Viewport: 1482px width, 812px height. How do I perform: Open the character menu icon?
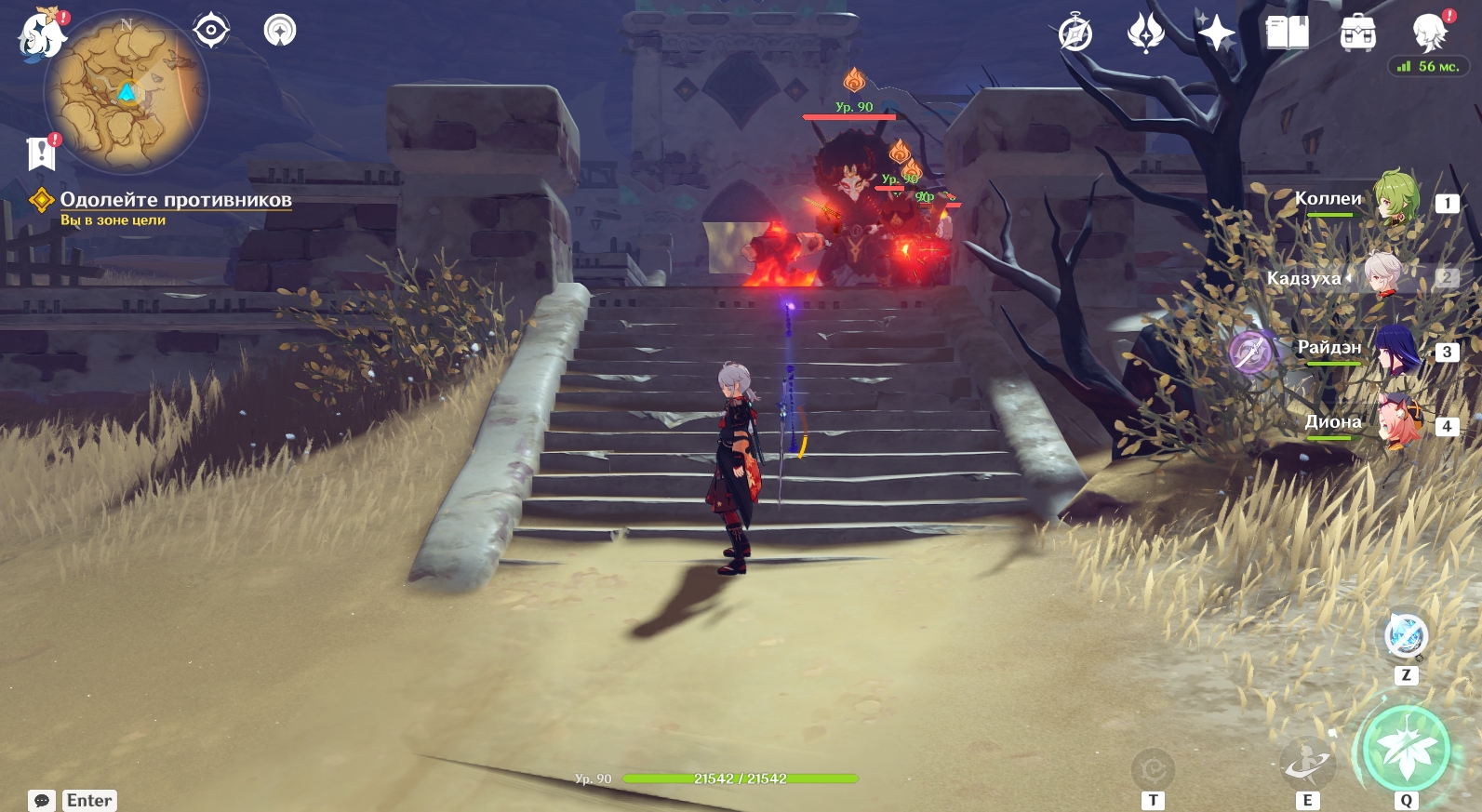tap(1429, 33)
